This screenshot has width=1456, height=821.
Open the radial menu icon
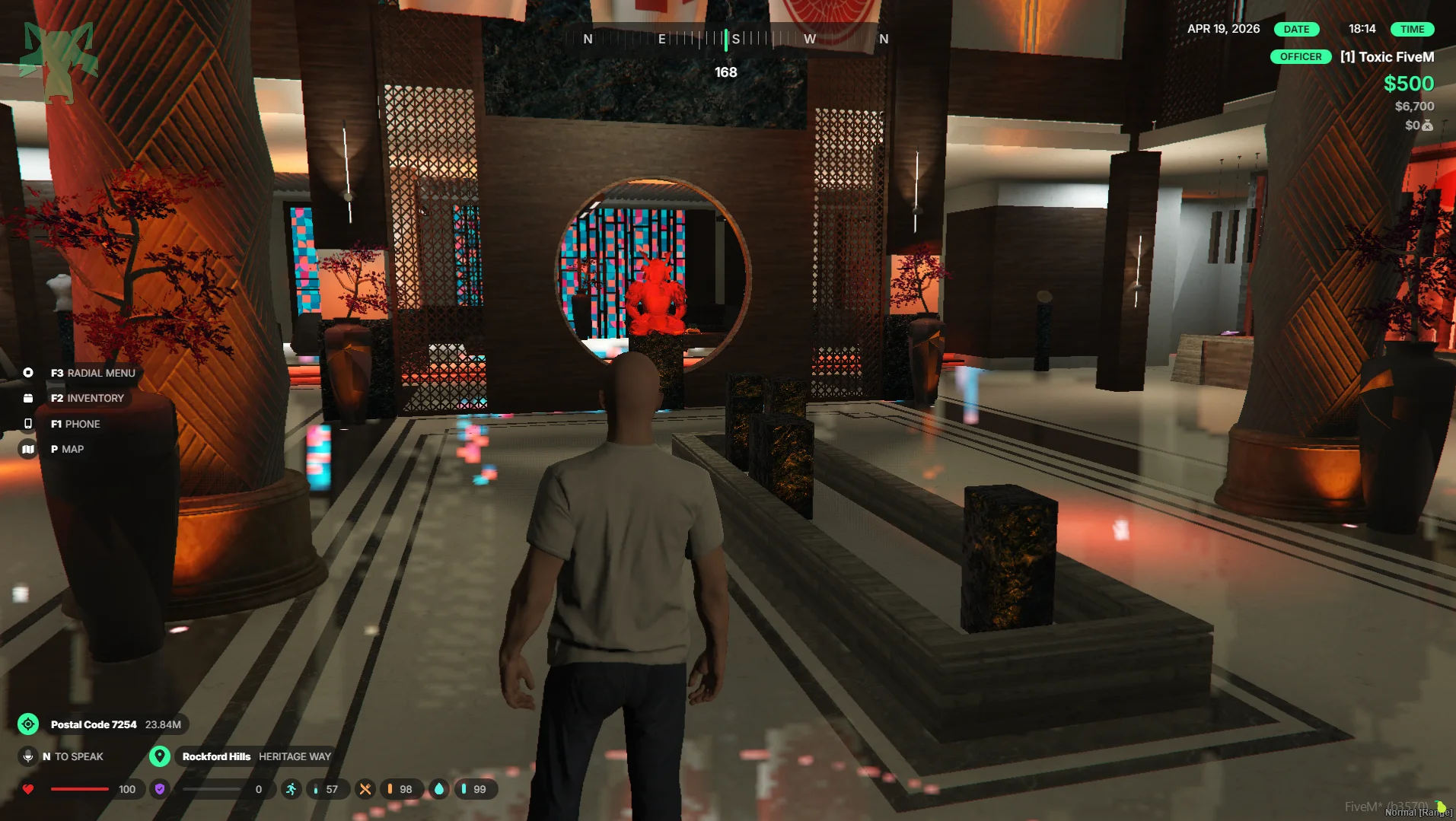[28, 373]
